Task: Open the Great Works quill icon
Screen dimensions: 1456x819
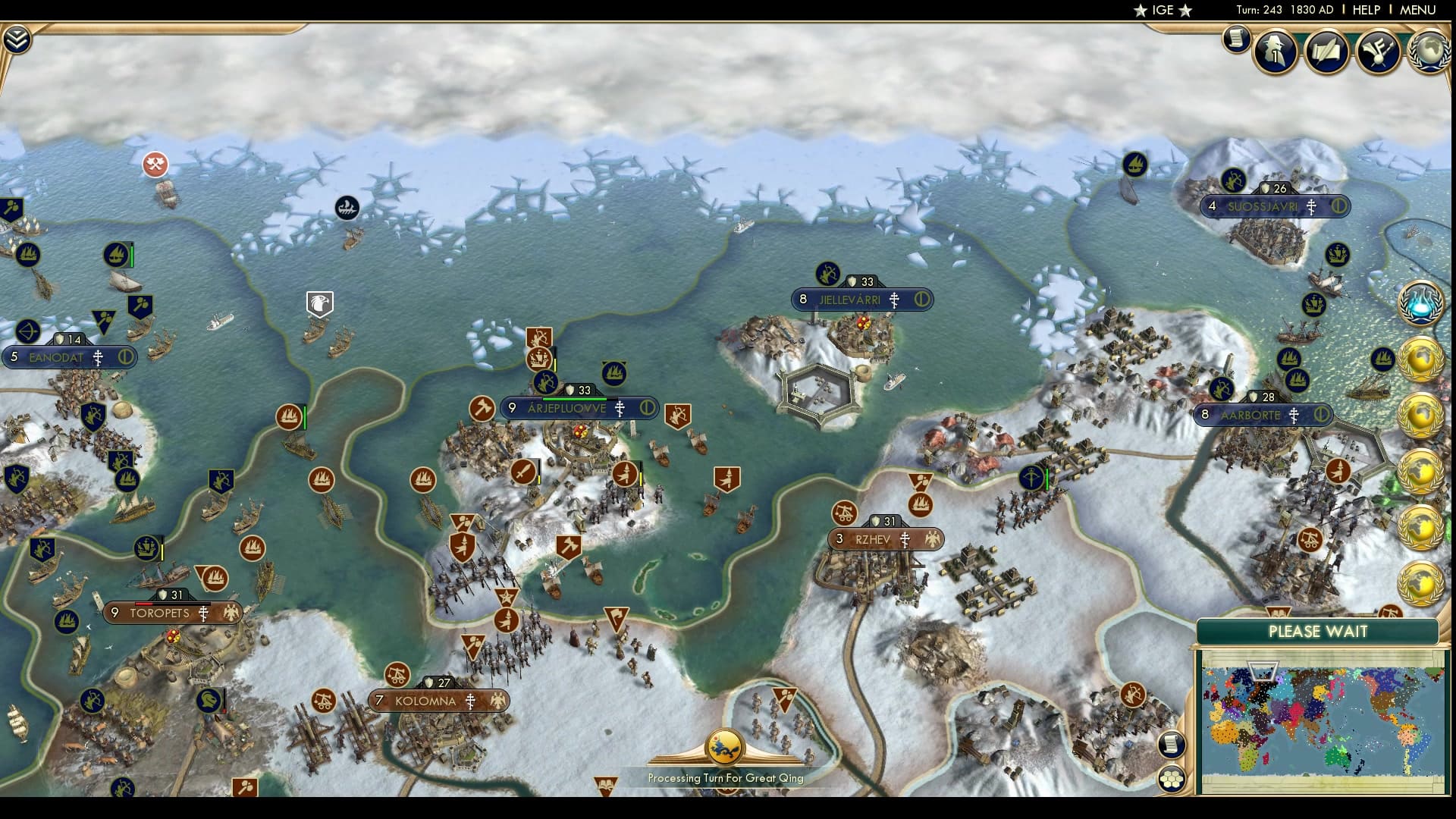Action: point(1327,52)
